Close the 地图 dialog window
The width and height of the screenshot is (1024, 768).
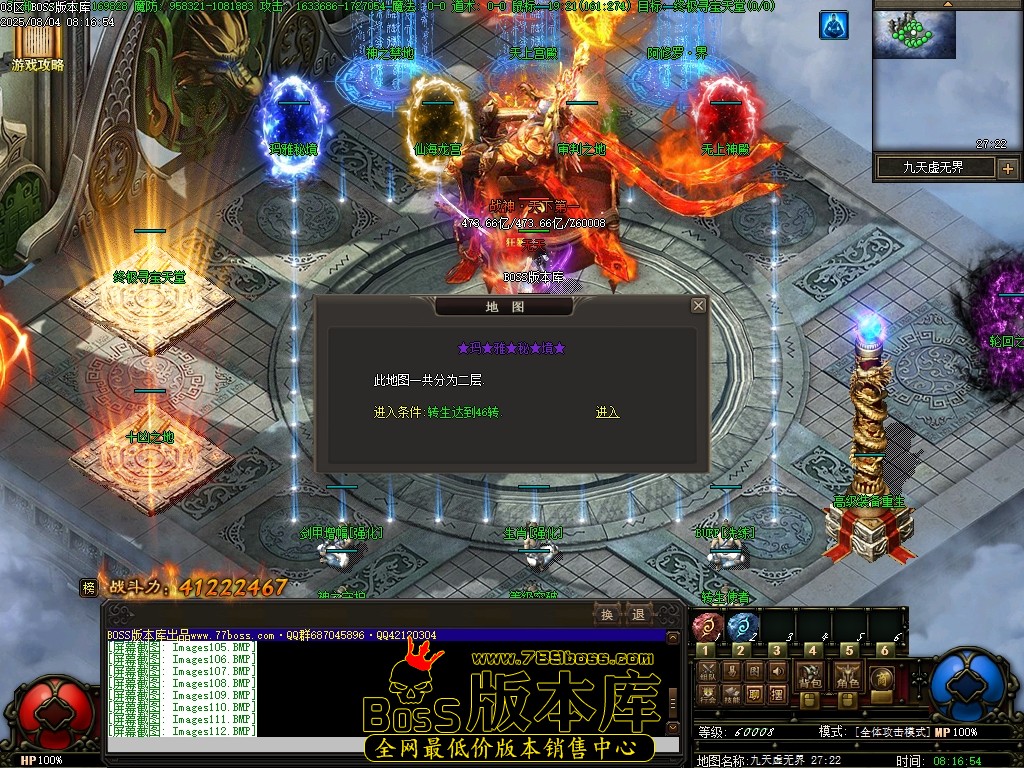tap(698, 306)
